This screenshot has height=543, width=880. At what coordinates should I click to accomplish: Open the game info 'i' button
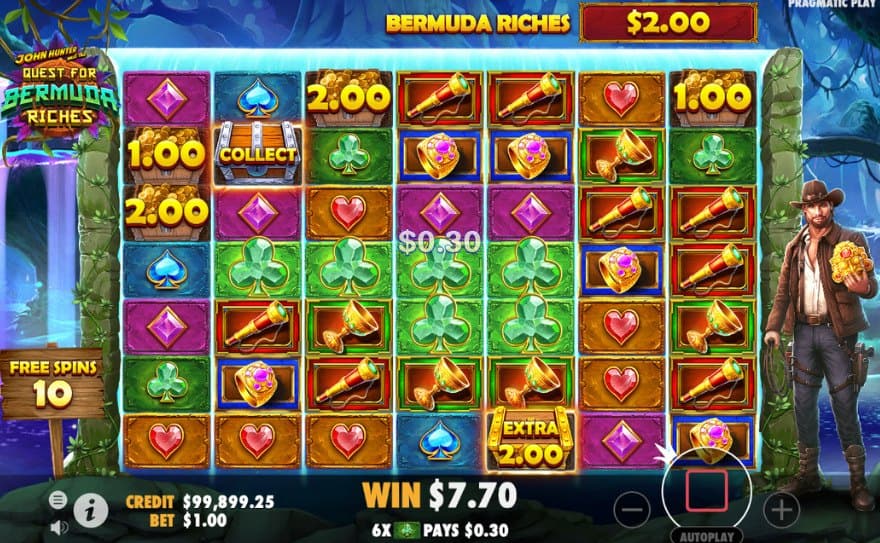91,510
